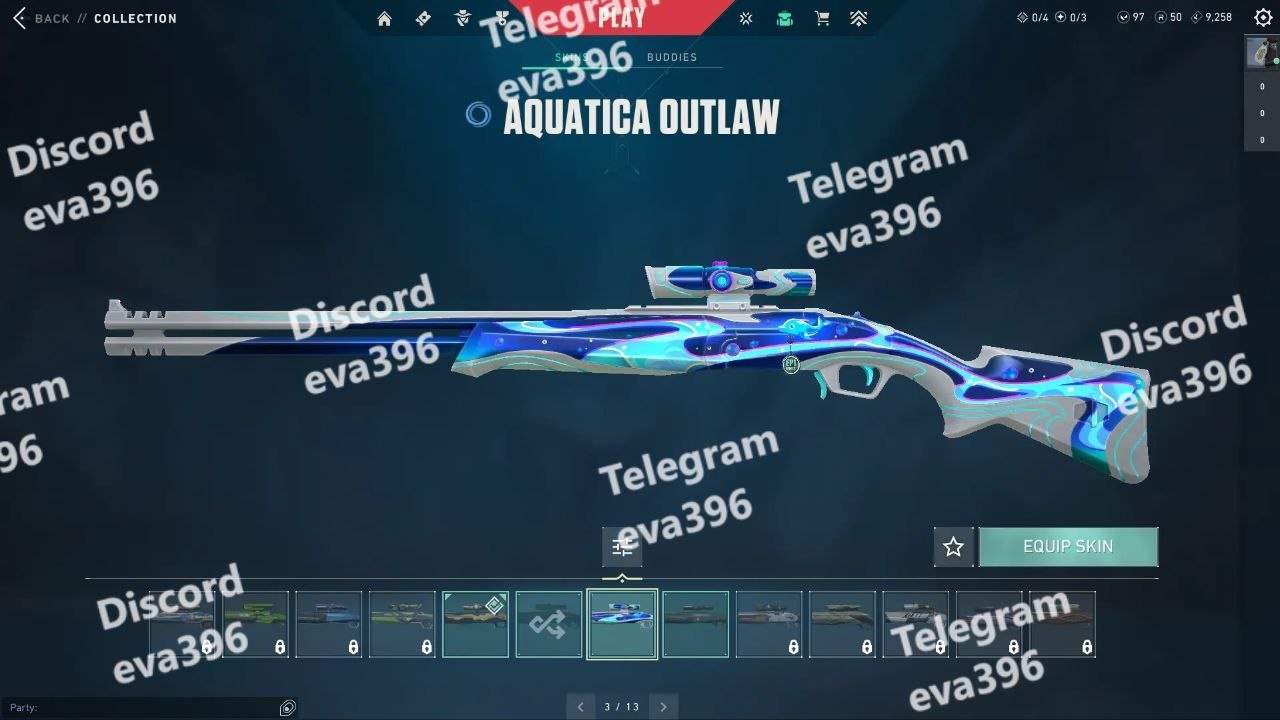Viewport: 1280px width, 720px height.
Task: Go to the next skin with right arrow
Action: pyautogui.click(x=663, y=707)
